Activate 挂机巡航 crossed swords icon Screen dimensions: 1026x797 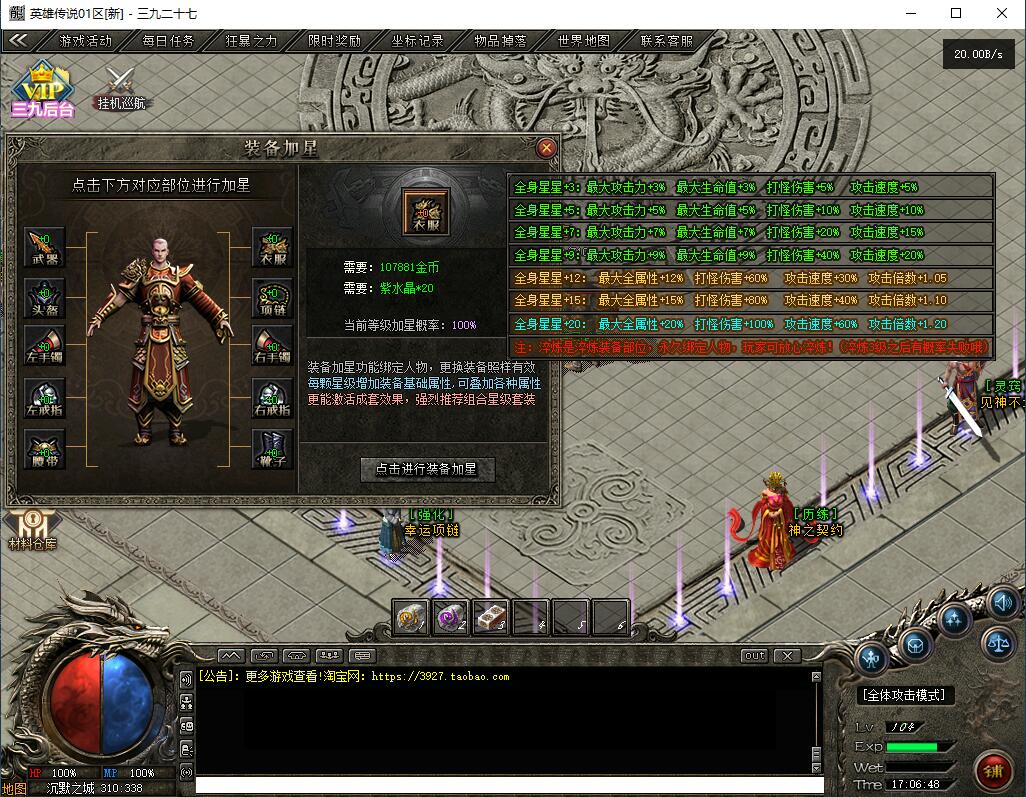pos(121,86)
